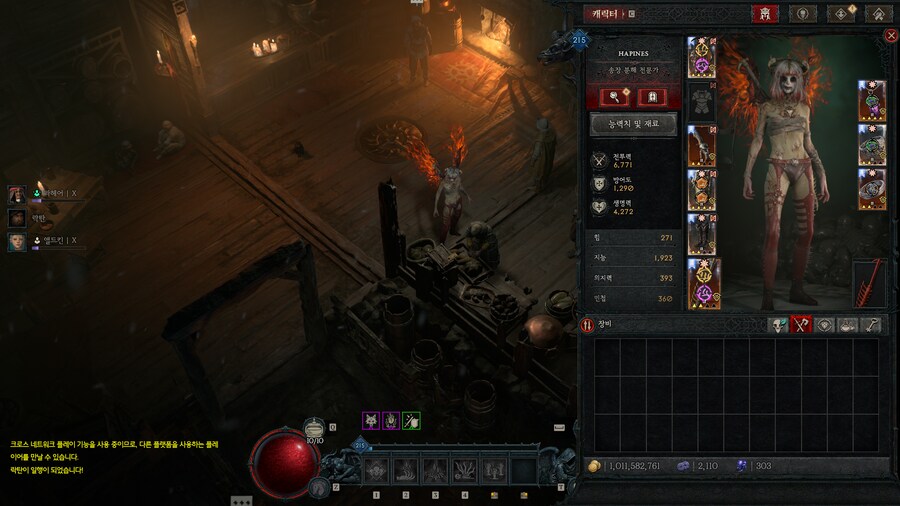The width and height of the screenshot is (900, 506).
Task: Select the amulet equipment slot
Action: coord(872,101)
